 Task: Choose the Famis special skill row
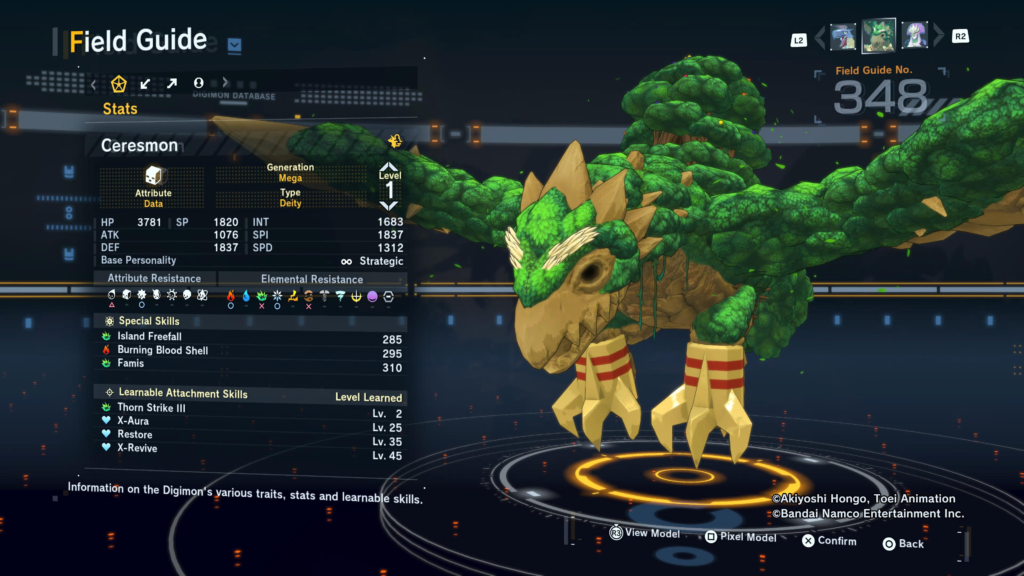pyautogui.click(x=250, y=366)
